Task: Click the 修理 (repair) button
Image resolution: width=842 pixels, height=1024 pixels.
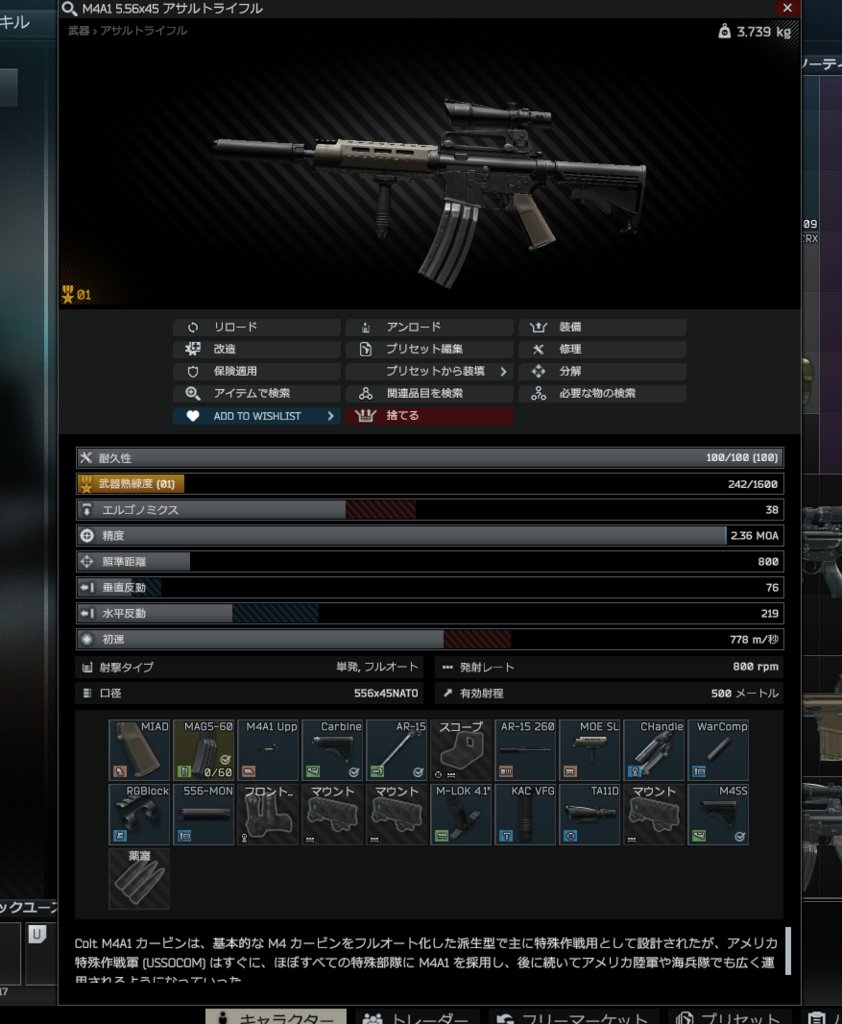Action: point(602,349)
